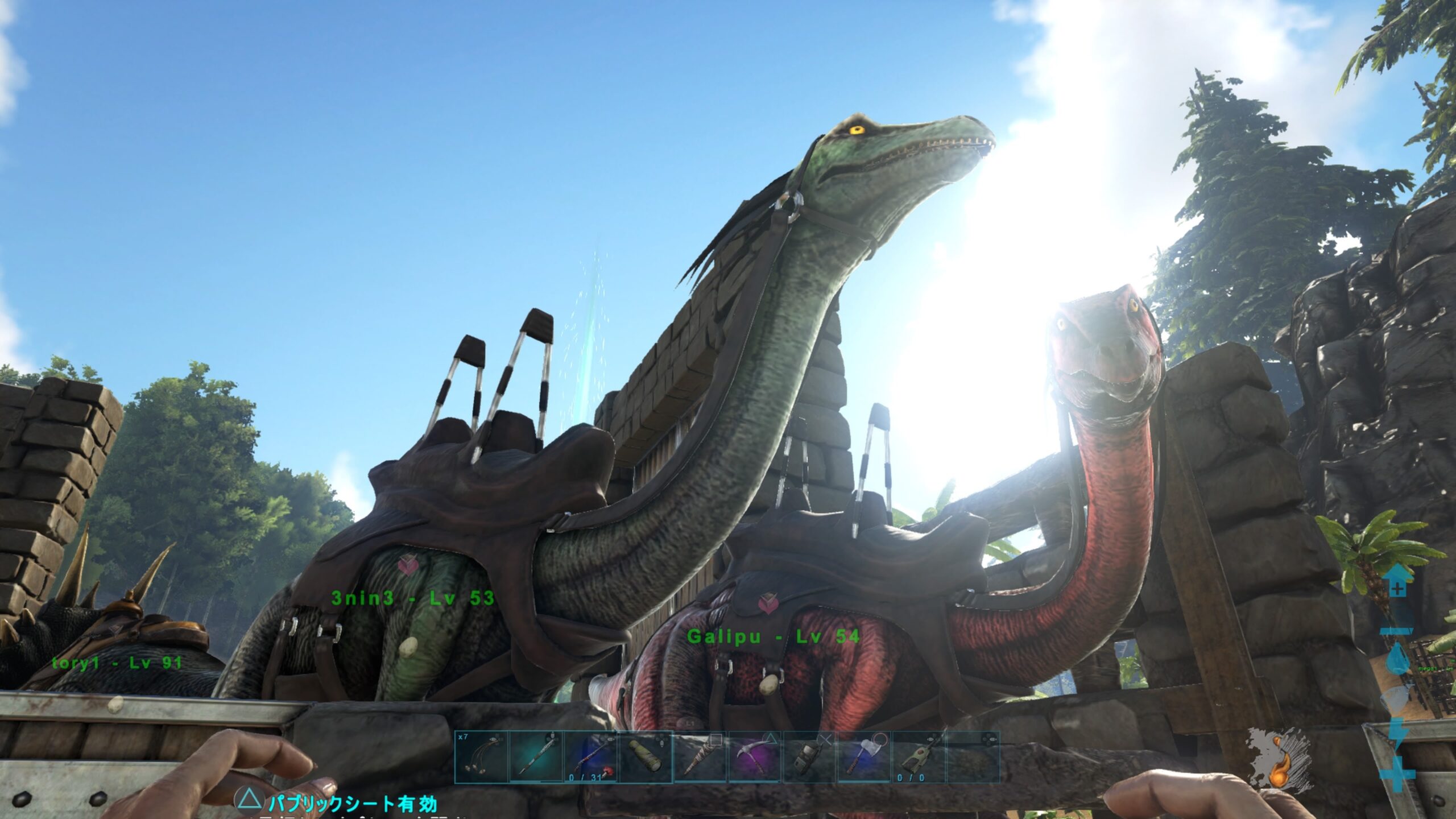The height and width of the screenshot is (819, 1456).
Task: Equip the wooden club from the hotbar
Action: pyautogui.click(x=700, y=758)
